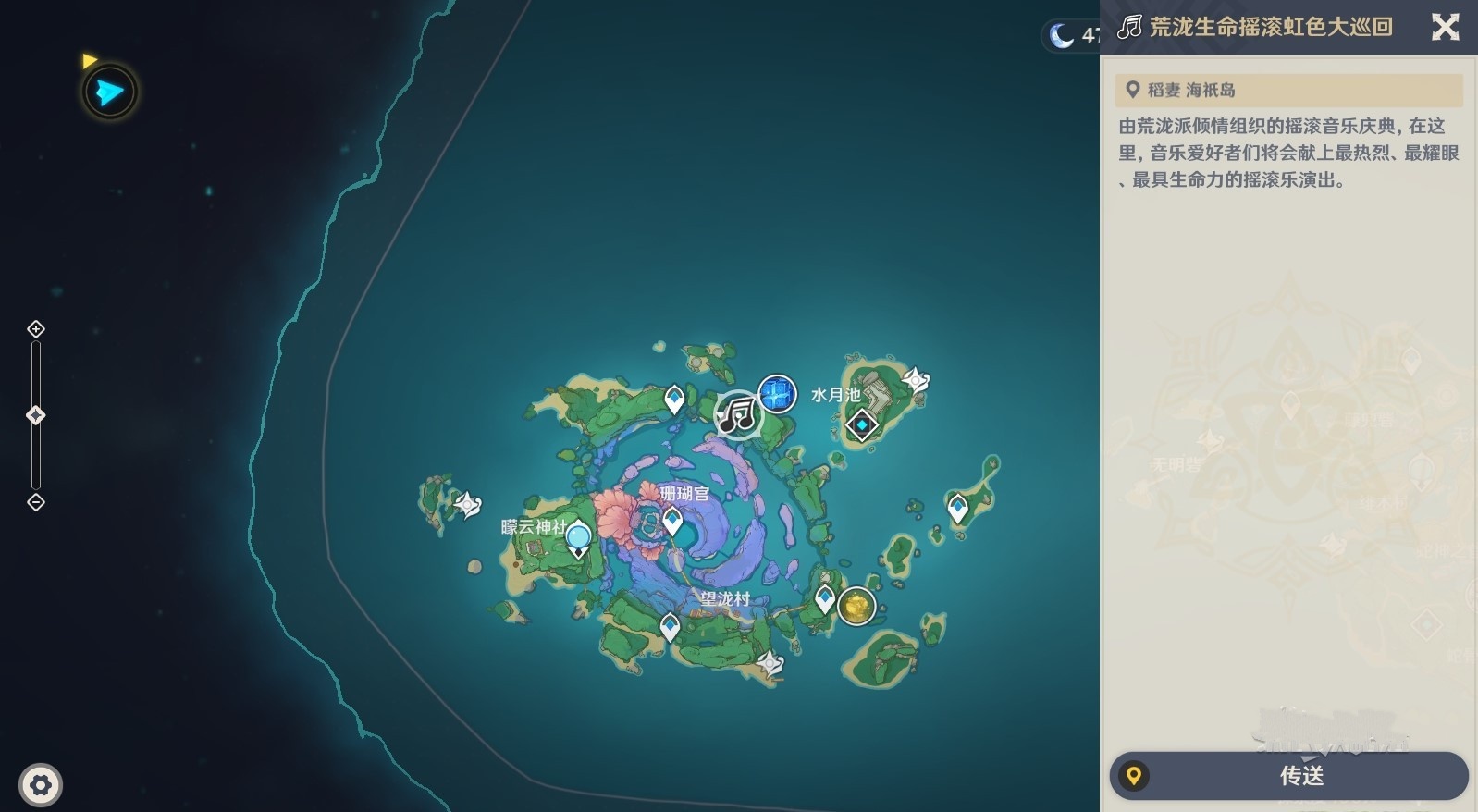The image size is (1478, 812).
Task: Select the statue marker at the southern shore
Action: 770,662
